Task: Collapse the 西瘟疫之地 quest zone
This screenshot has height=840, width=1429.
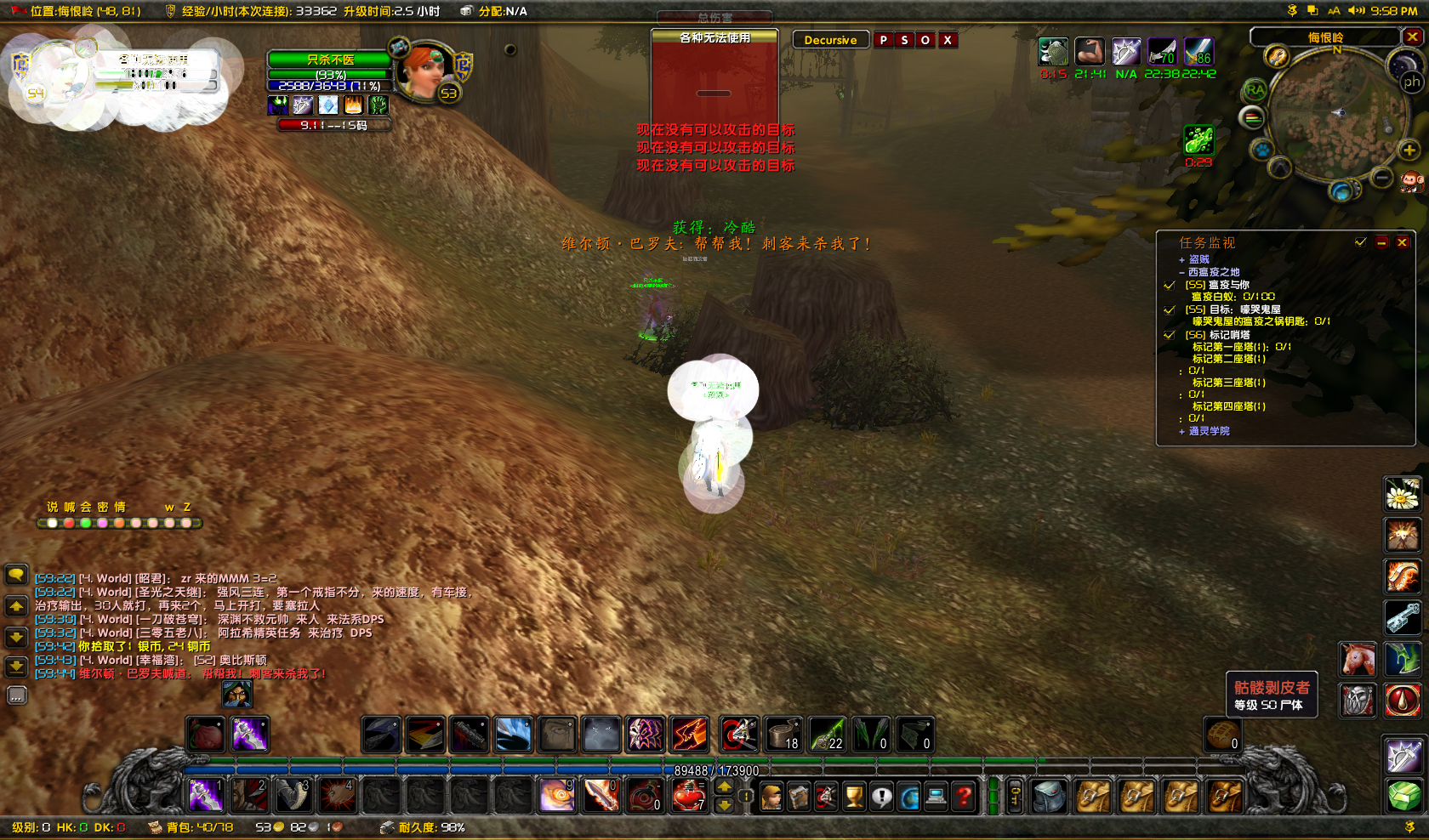Action: click(1182, 272)
